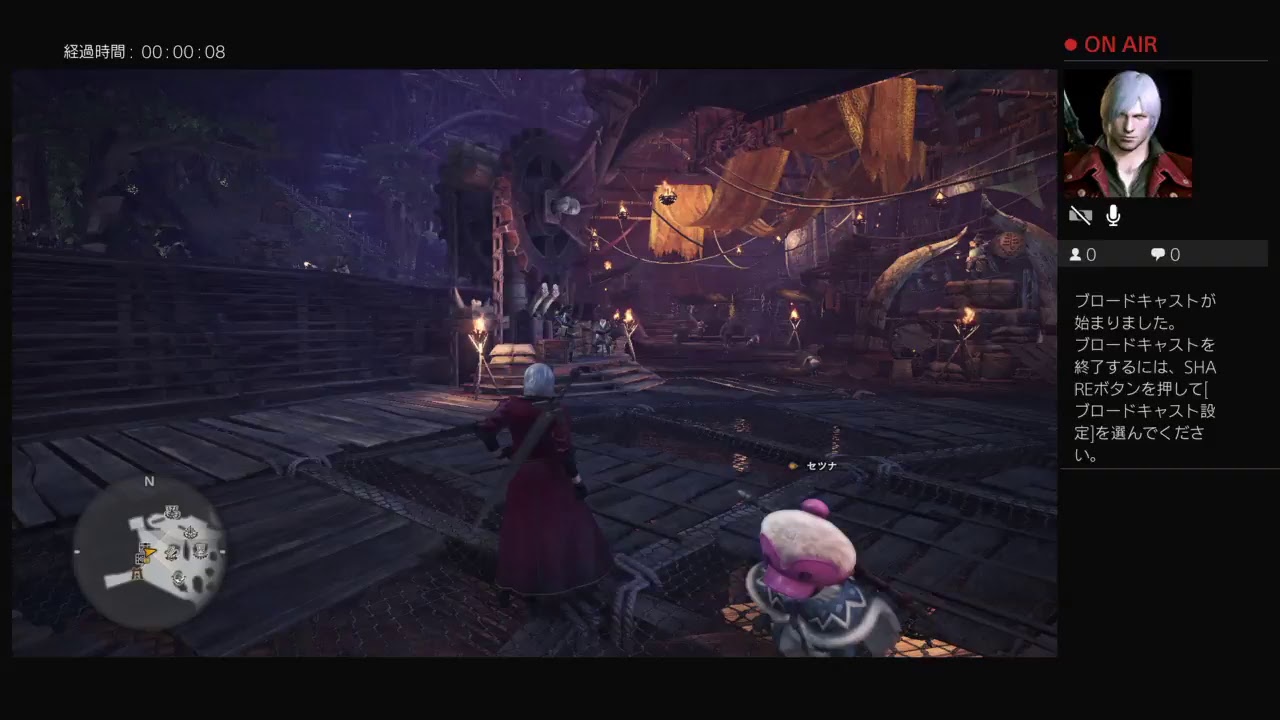Click the viewer count person icon

pos(1074,254)
